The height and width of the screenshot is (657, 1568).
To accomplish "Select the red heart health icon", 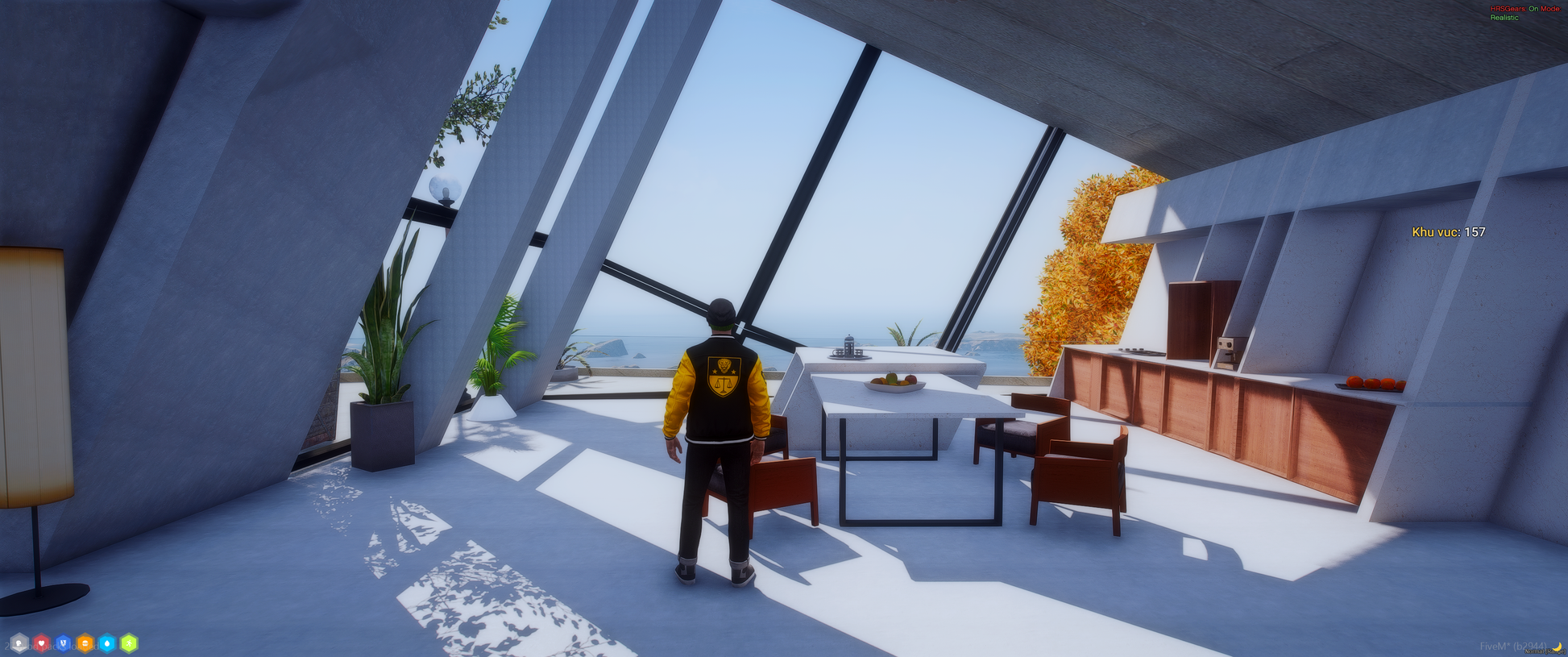I will pos(41,643).
